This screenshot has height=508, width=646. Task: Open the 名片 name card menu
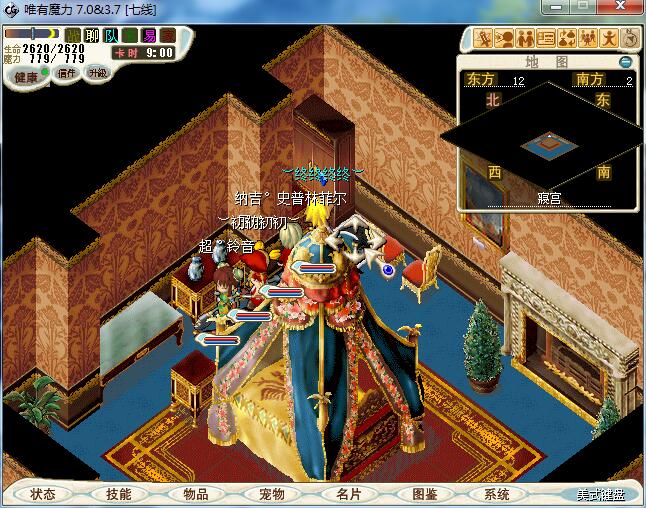tap(348, 494)
